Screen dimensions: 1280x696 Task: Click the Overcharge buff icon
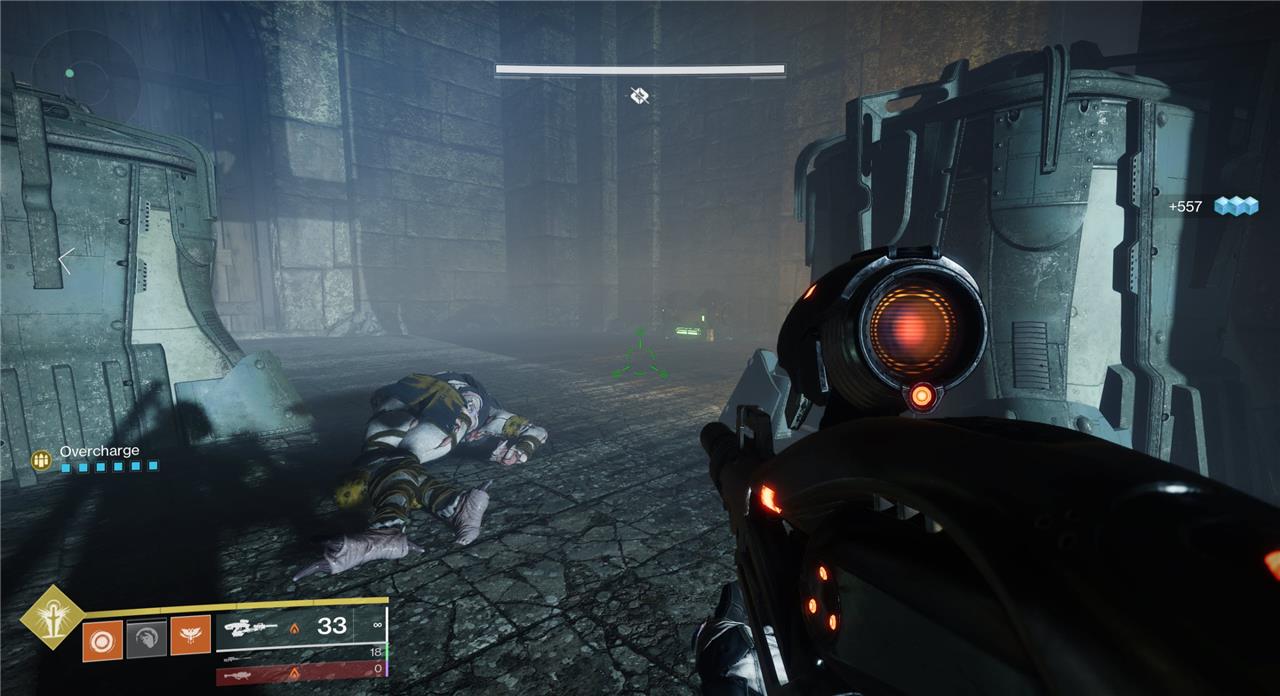[41, 459]
